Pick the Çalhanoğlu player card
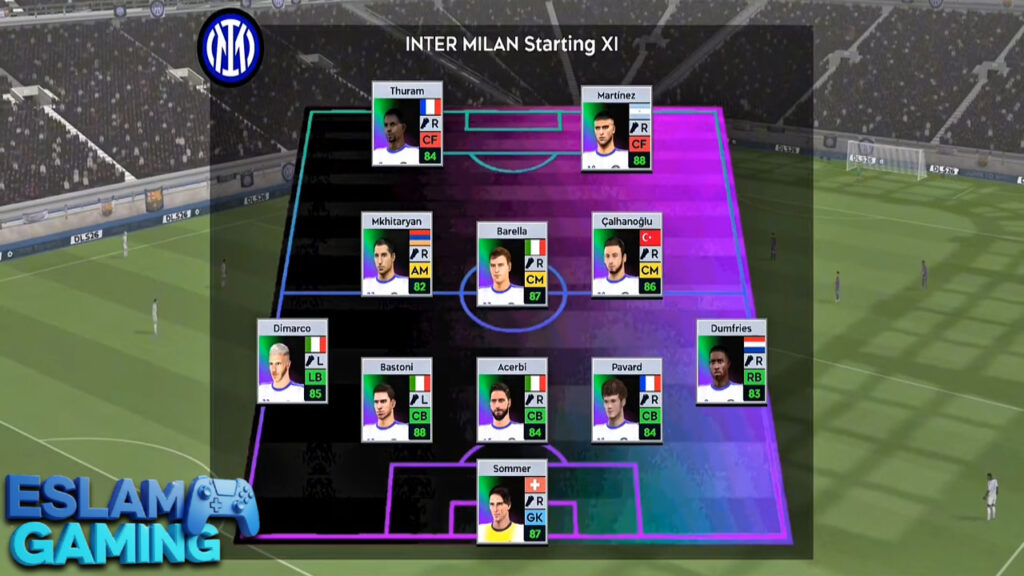 tap(627, 254)
